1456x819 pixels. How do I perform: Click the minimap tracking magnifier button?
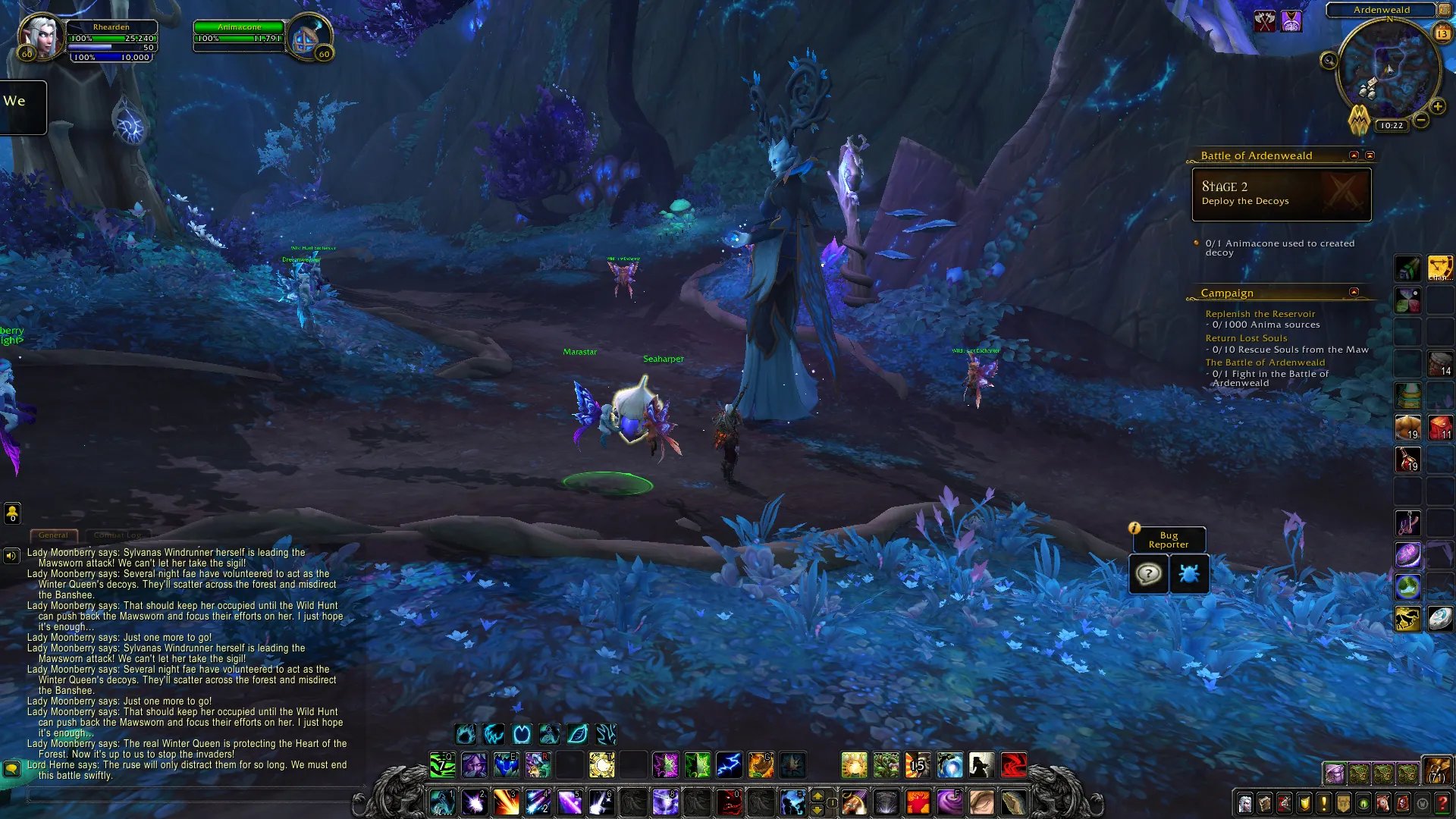(x=1329, y=61)
